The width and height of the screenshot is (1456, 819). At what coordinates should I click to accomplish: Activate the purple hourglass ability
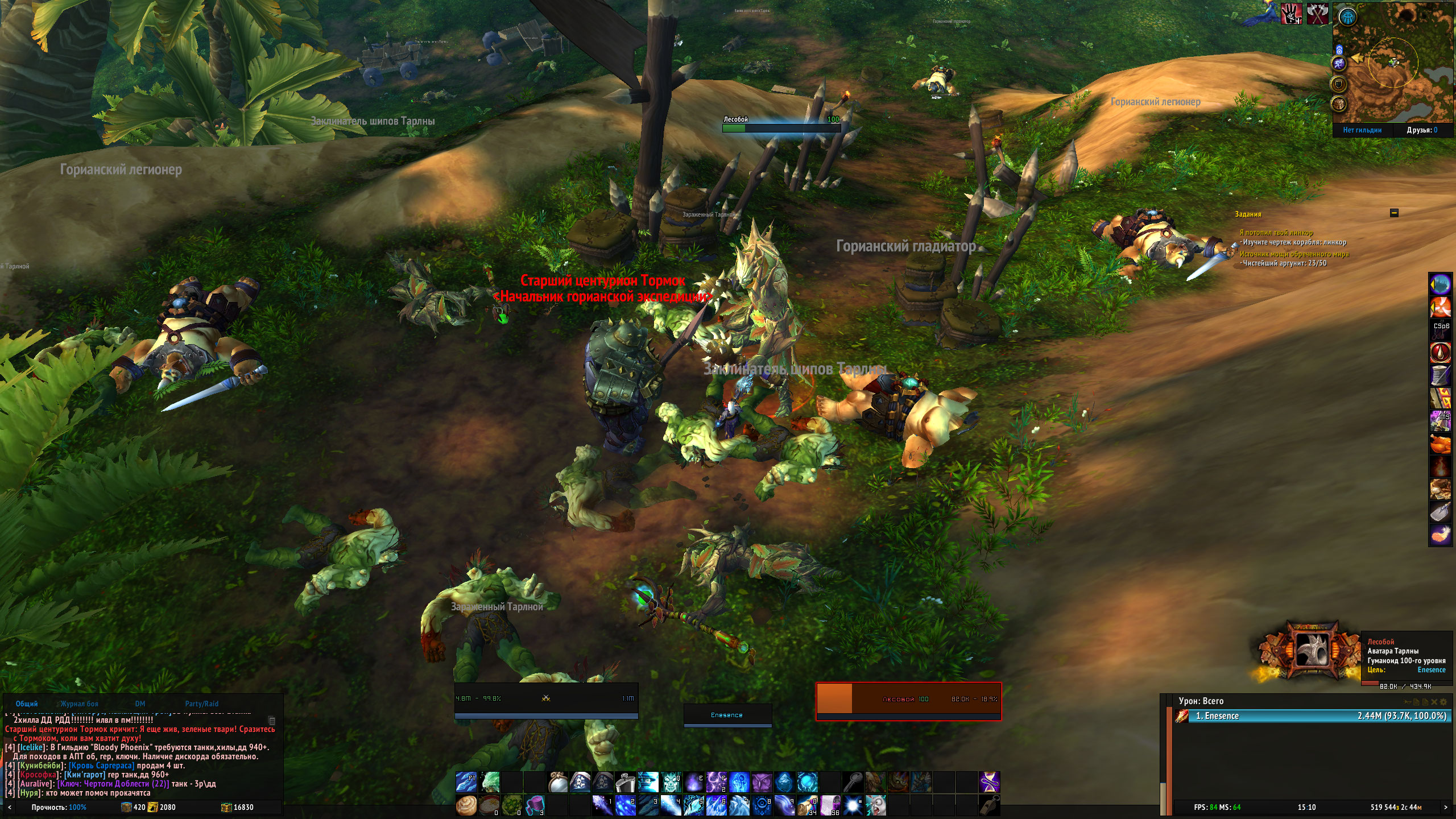tap(989, 783)
